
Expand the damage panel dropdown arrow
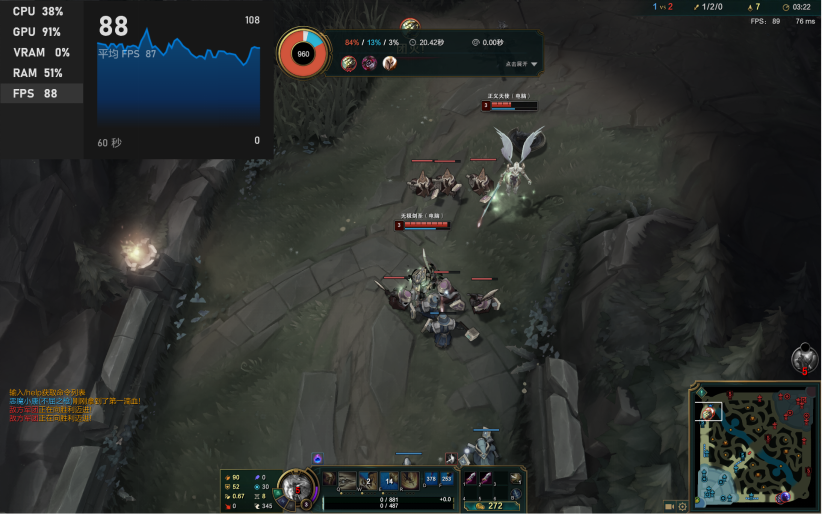click(x=534, y=64)
